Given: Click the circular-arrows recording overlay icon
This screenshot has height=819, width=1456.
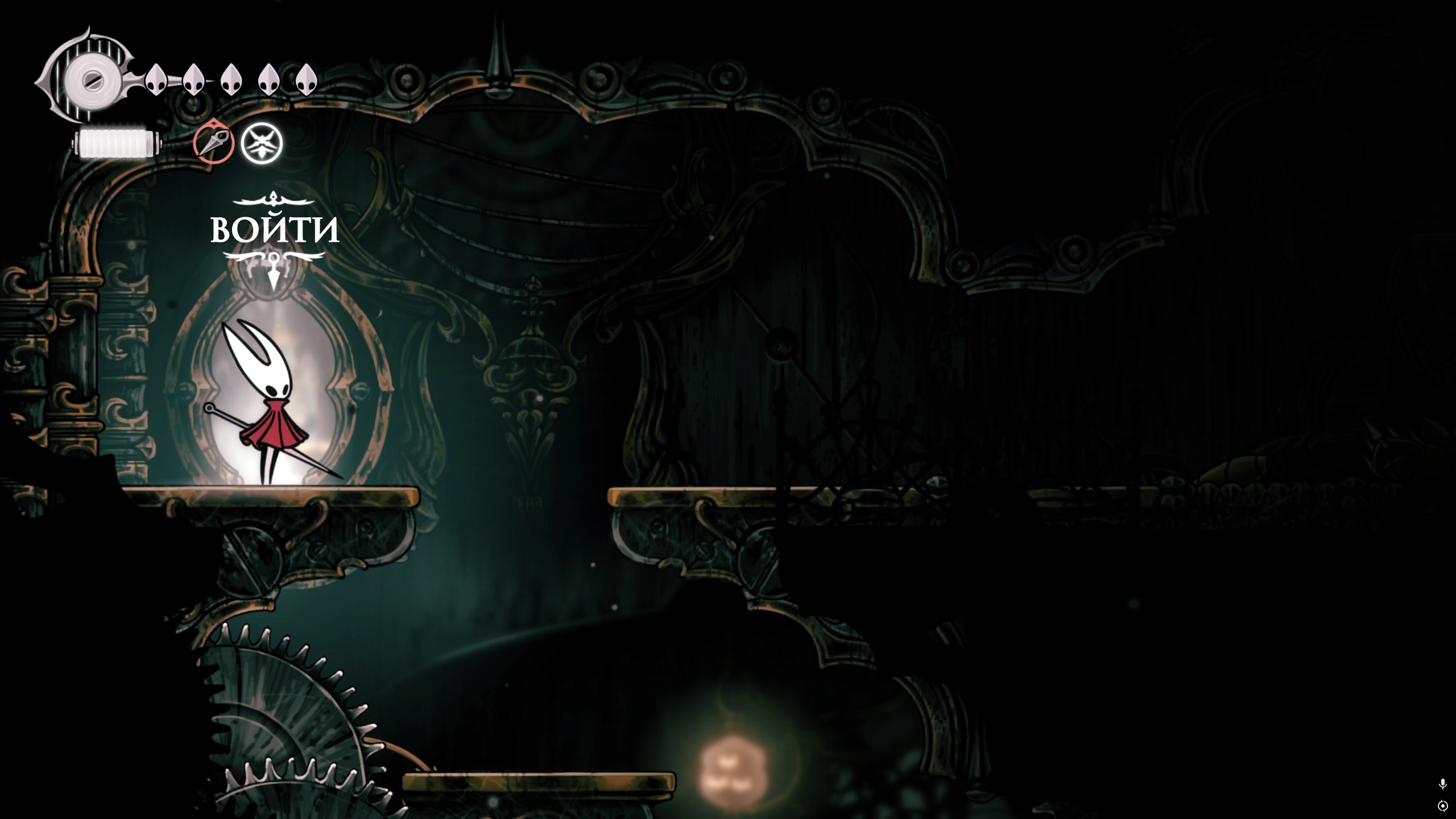Looking at the screenshot, I should click(1442, 806).
